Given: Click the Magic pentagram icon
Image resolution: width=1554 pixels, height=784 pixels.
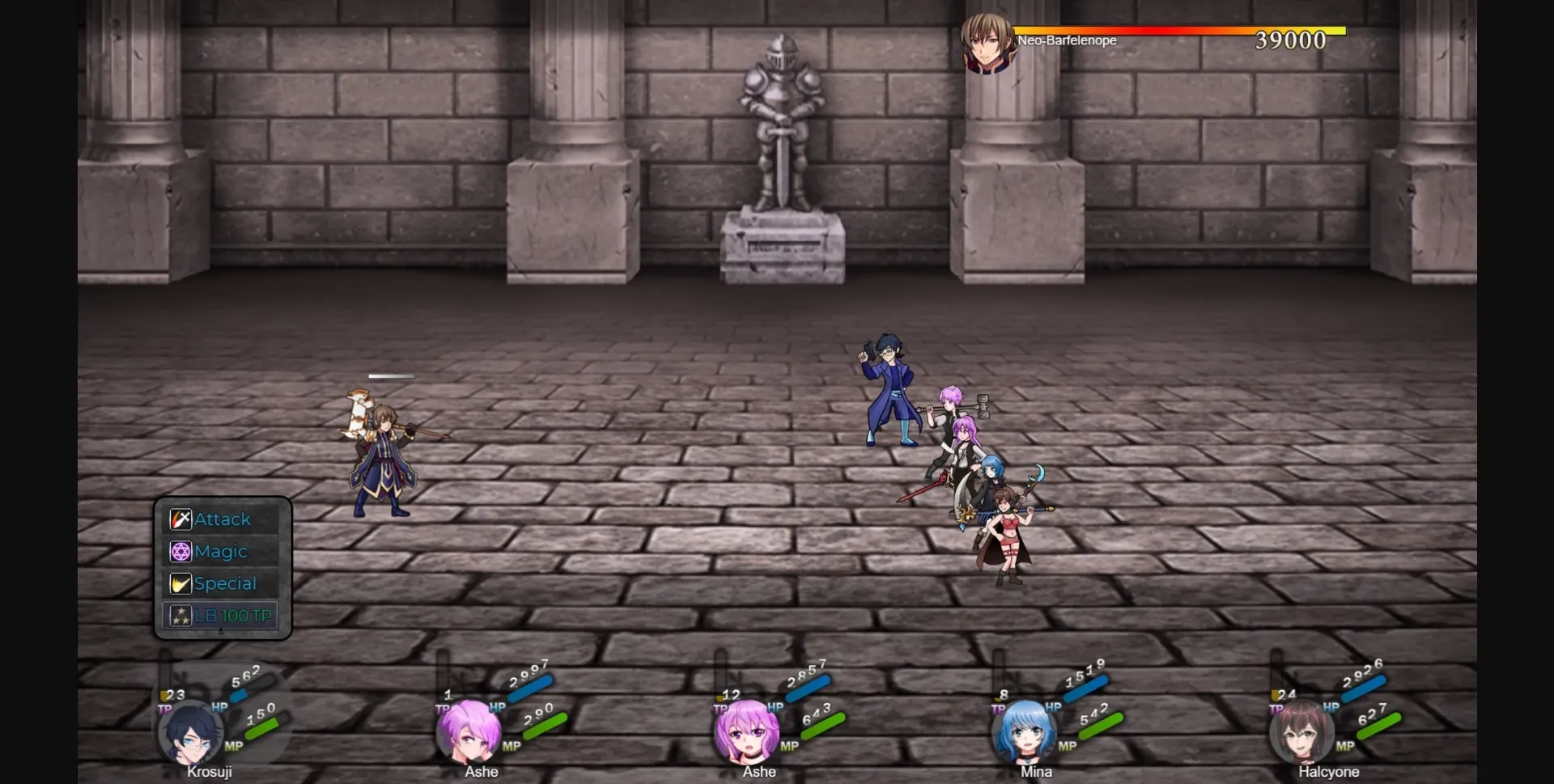Looking at the screenshot, I should (x=181, y=551).
